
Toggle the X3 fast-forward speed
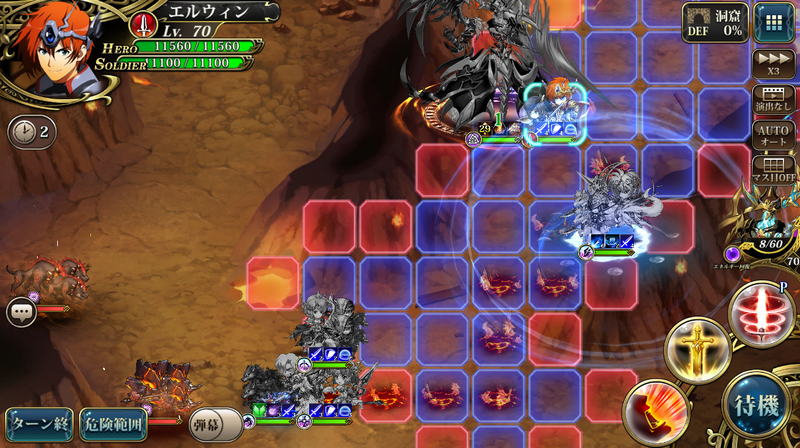coord(773,64)
